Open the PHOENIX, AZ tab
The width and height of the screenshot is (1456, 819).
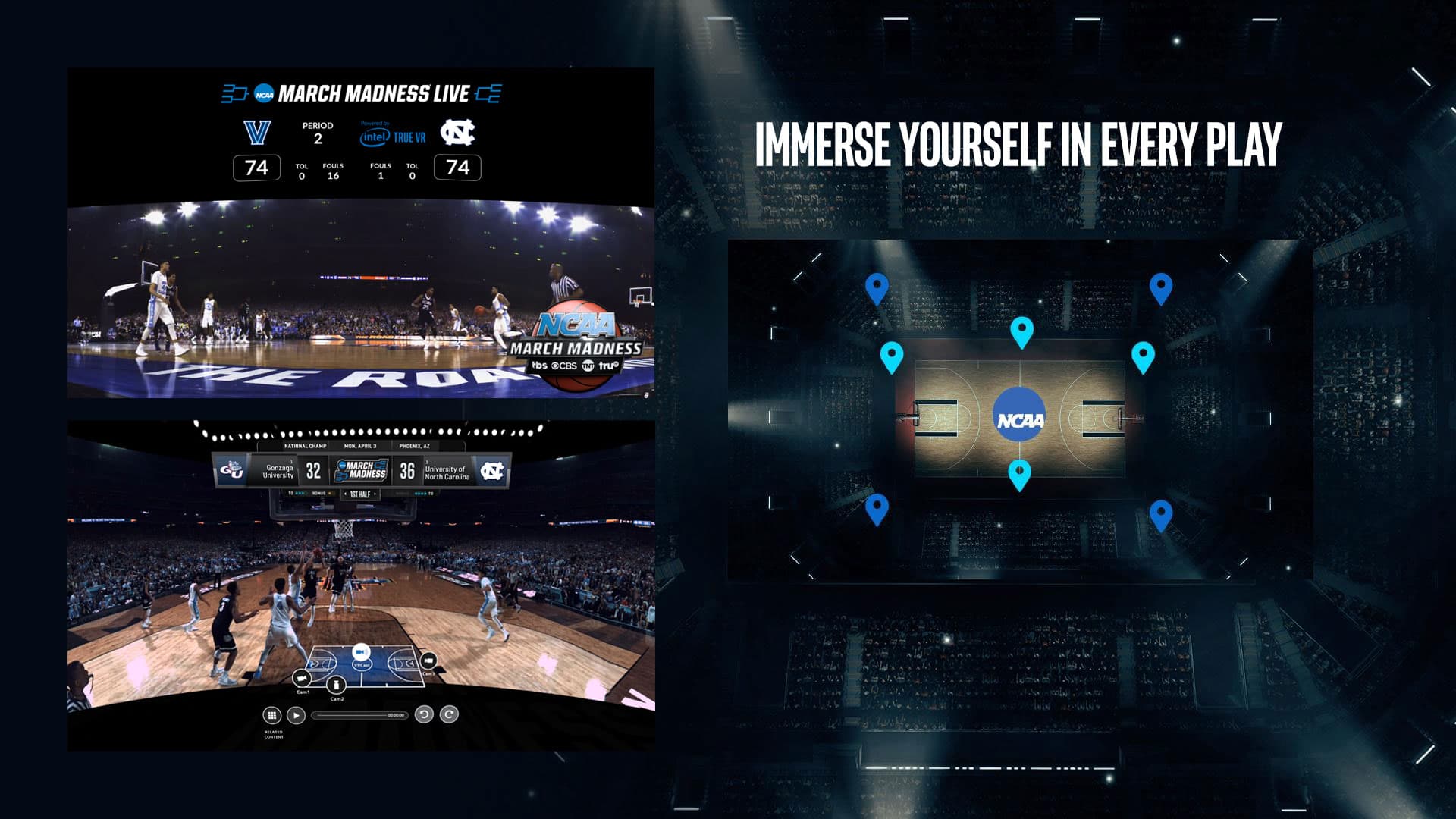click(415, 446)
